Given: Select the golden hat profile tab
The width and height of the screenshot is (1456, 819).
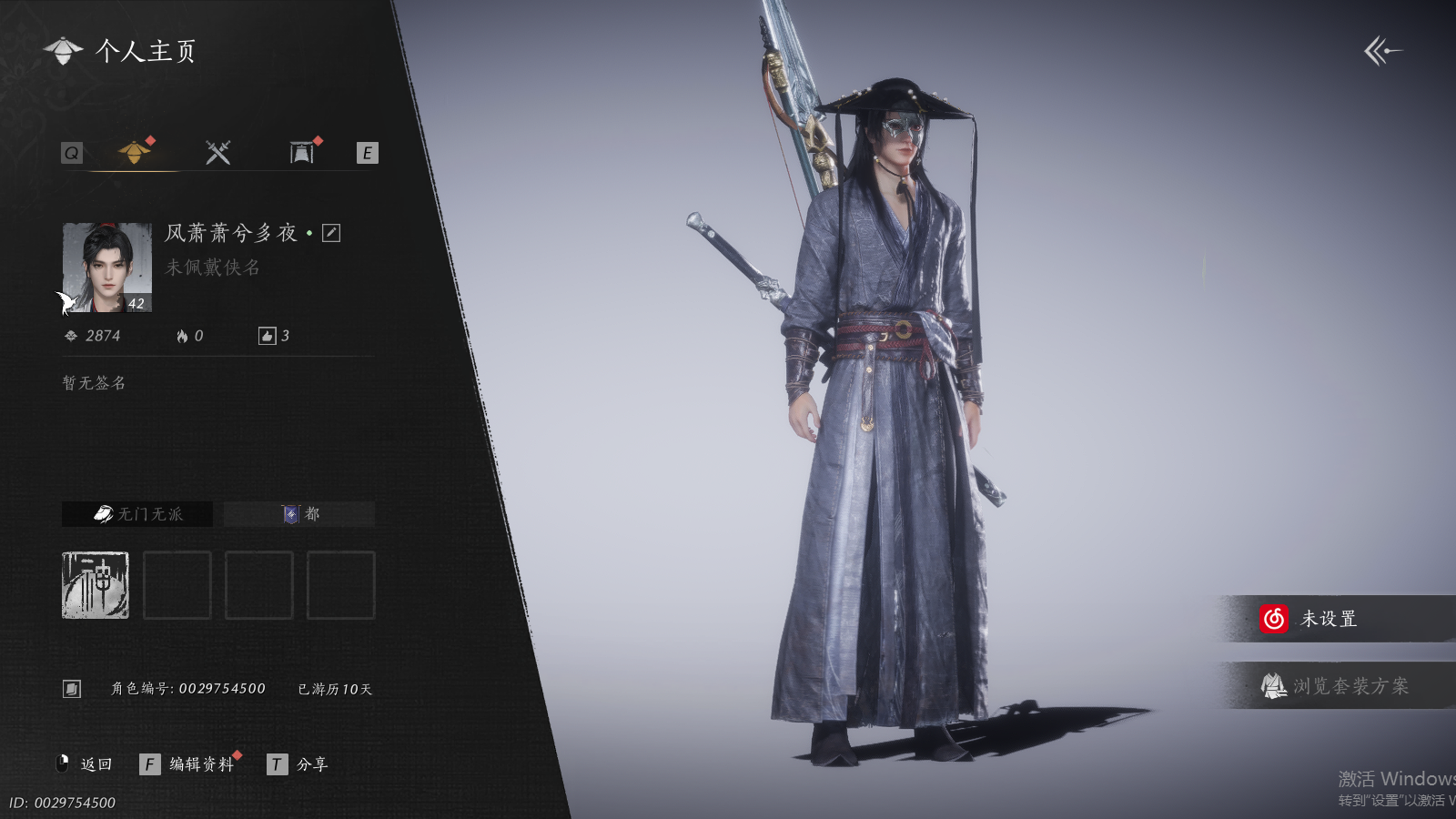Looking at the screenshot, I should click(135, 151).
